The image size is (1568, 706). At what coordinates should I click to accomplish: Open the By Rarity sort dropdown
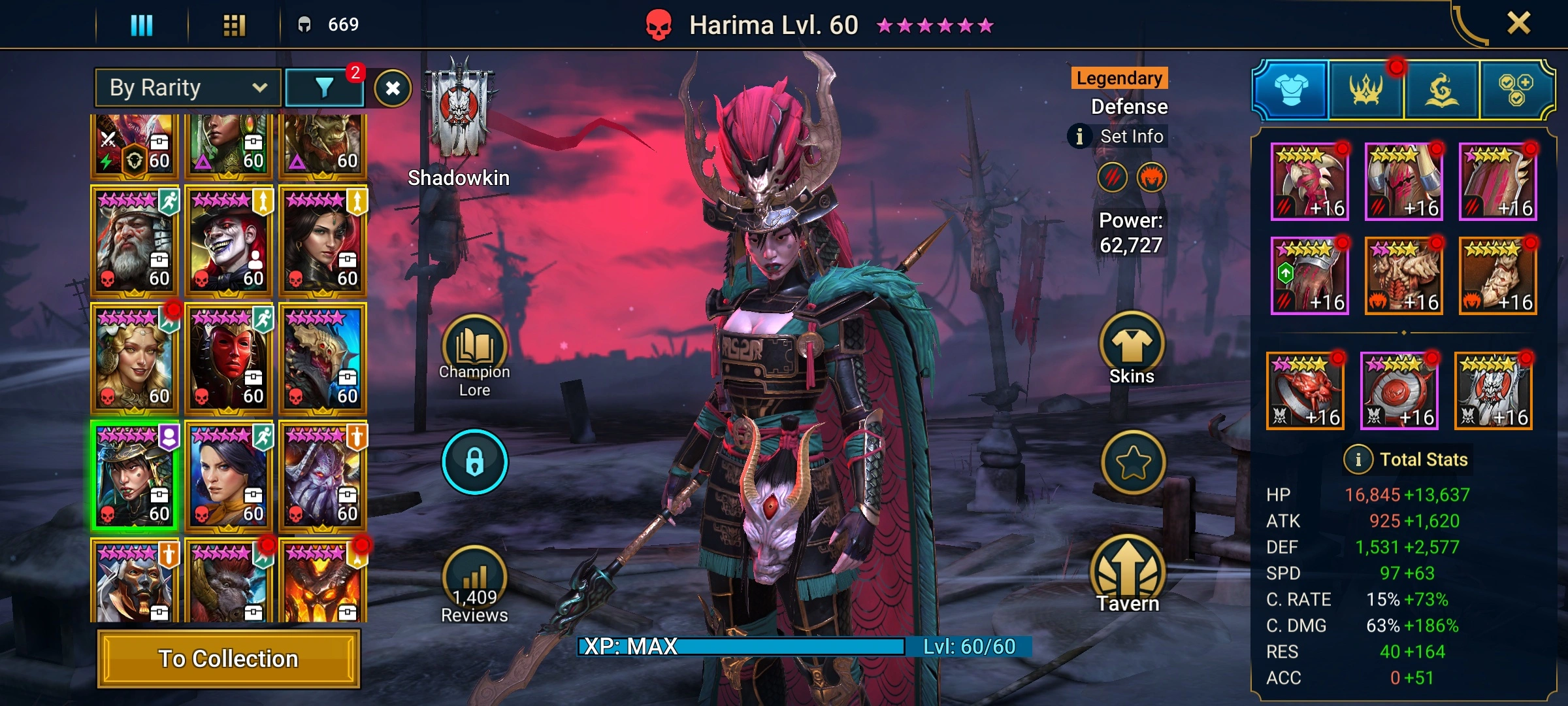tap(188, 88)
